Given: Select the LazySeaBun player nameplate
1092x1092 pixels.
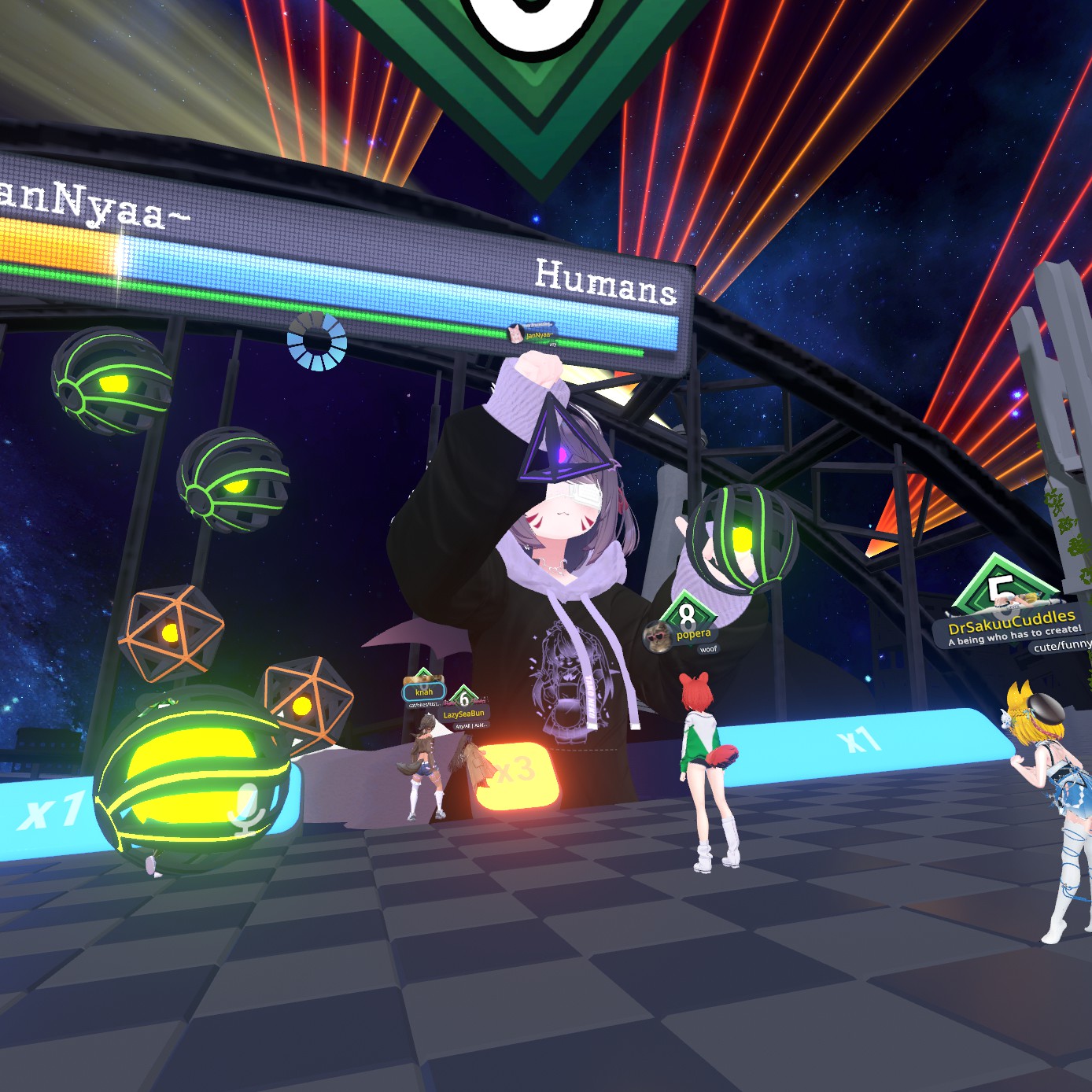Looking at the screenshot, I should (463, 714).
